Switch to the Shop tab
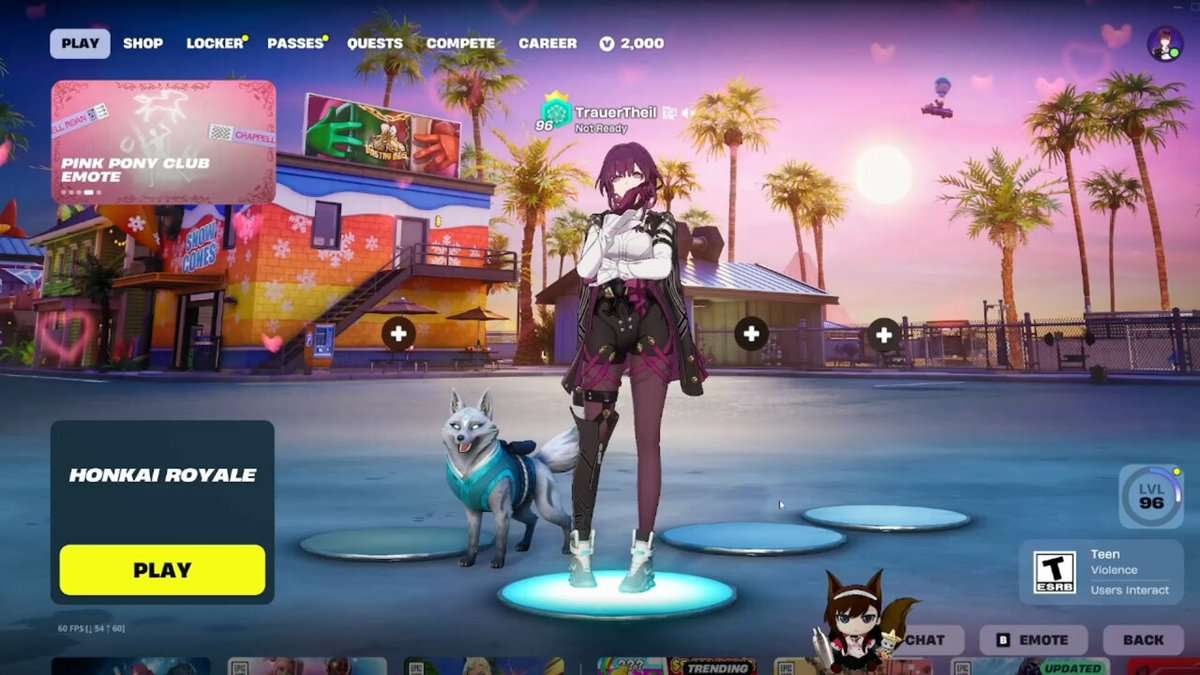1200x675 pixels. (x=143, y=43)
